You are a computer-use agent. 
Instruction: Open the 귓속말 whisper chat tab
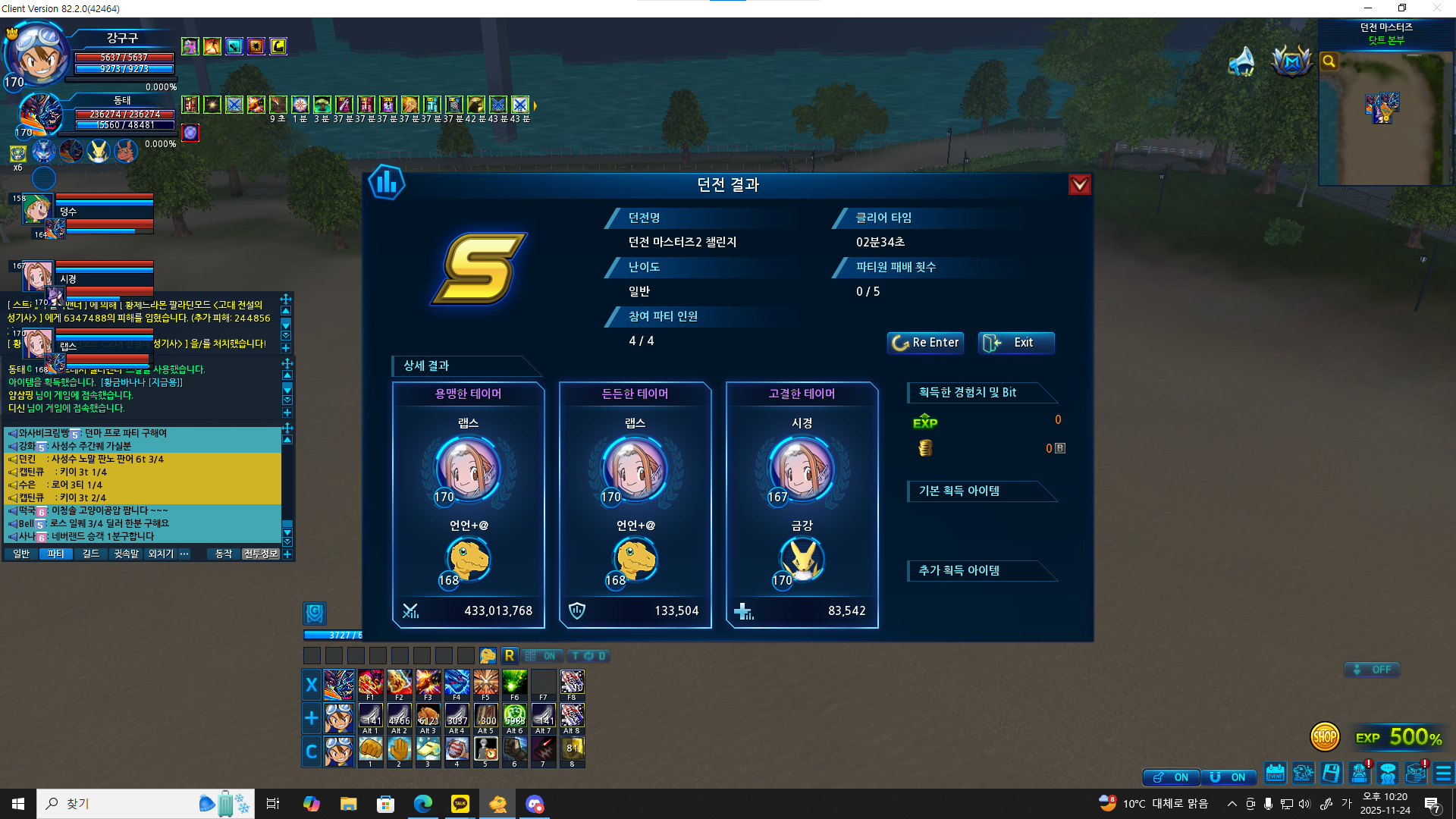click(x=126, y=554)
